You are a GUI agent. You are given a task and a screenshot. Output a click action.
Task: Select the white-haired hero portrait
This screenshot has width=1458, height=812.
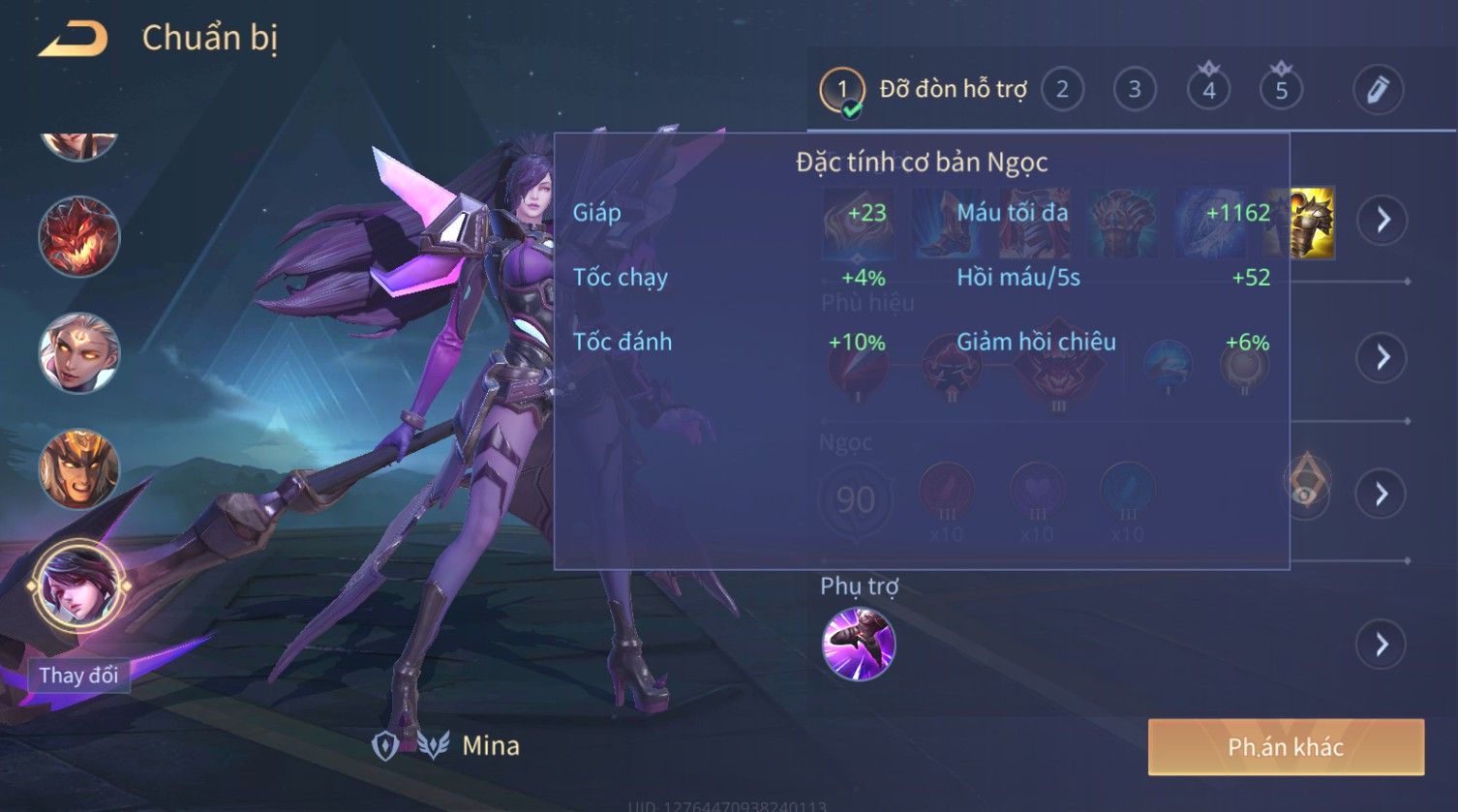[78, 352]
